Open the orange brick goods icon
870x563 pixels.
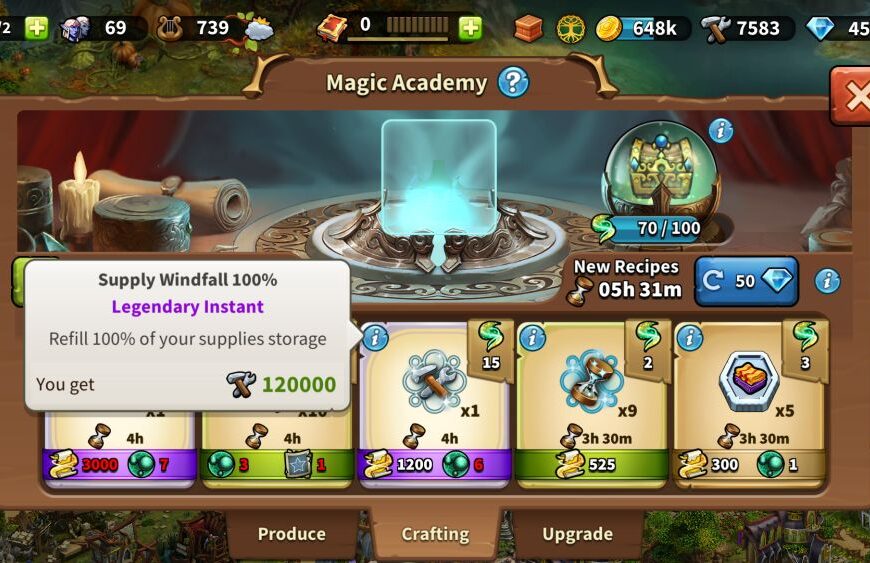click(528, 28)
